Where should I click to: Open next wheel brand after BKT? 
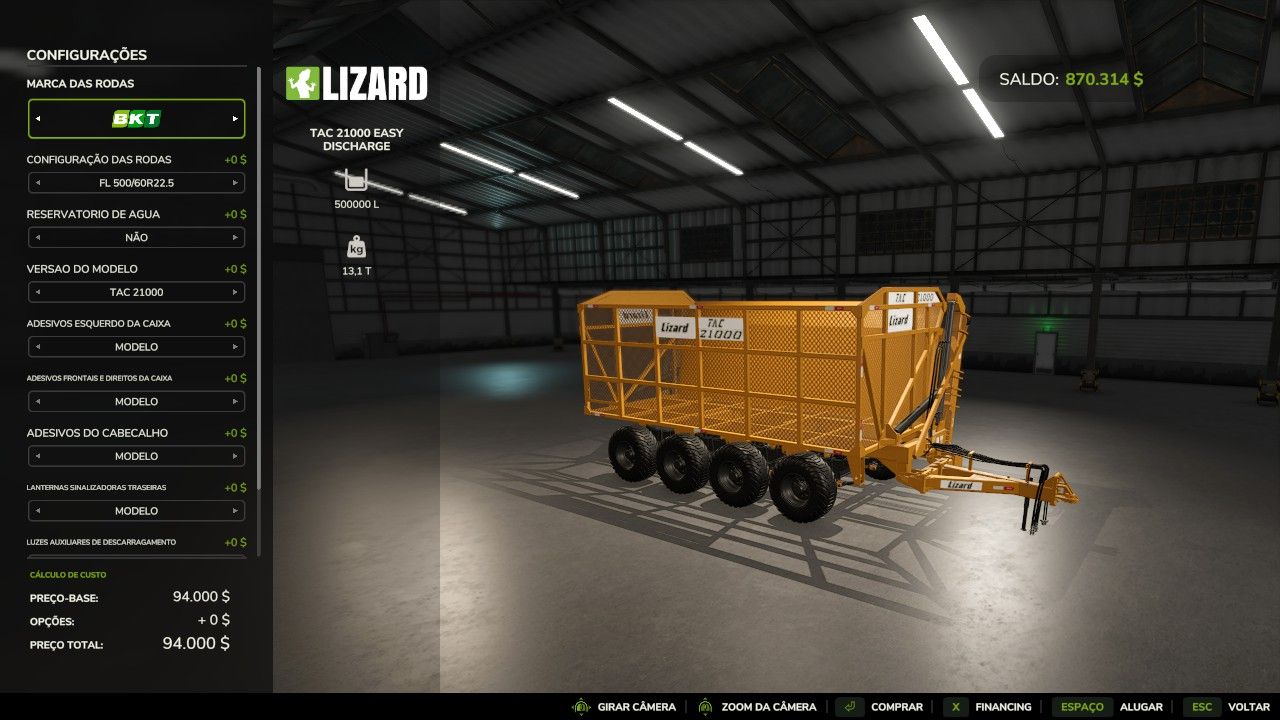(x=236, y=118)
